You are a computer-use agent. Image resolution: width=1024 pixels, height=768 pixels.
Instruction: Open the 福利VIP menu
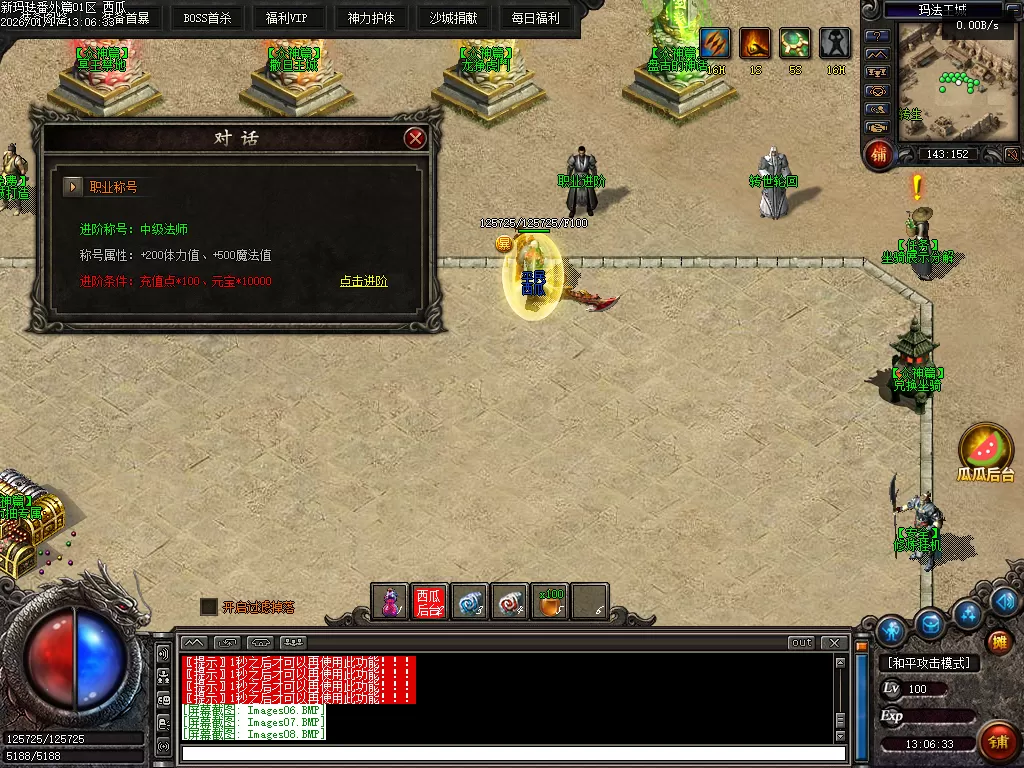287,17
